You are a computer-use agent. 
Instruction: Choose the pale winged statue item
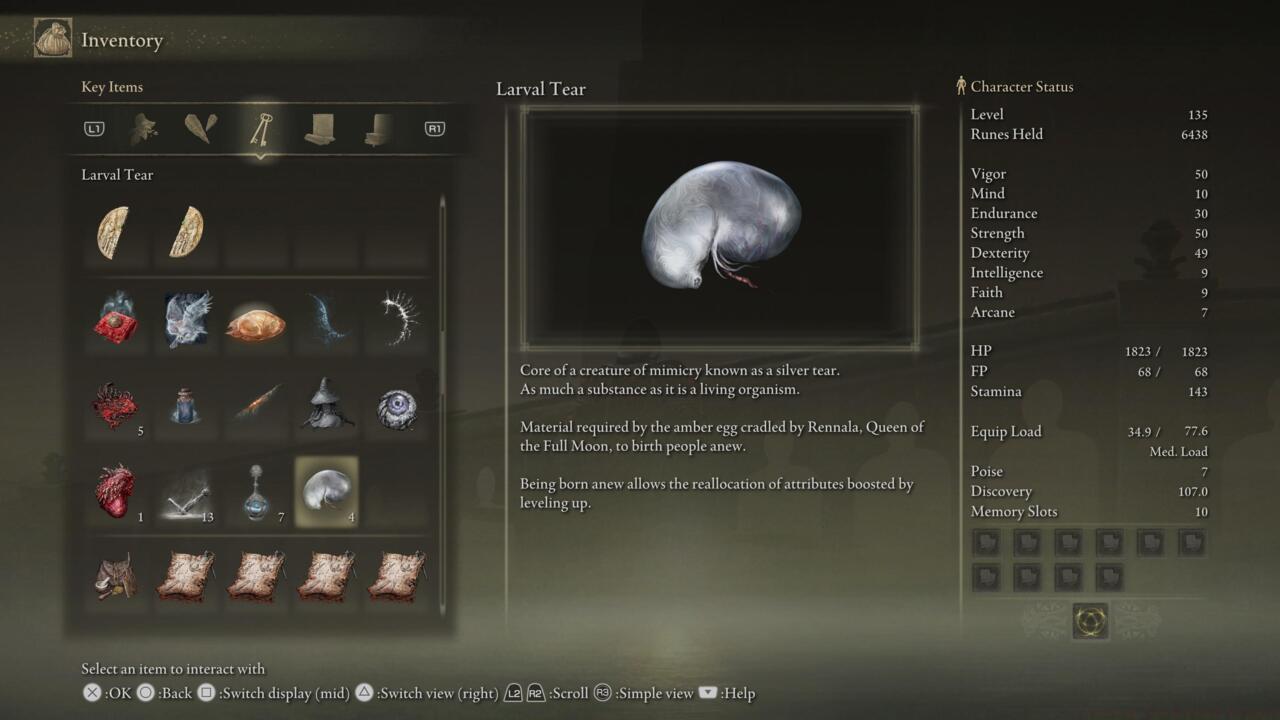[187, 319]
